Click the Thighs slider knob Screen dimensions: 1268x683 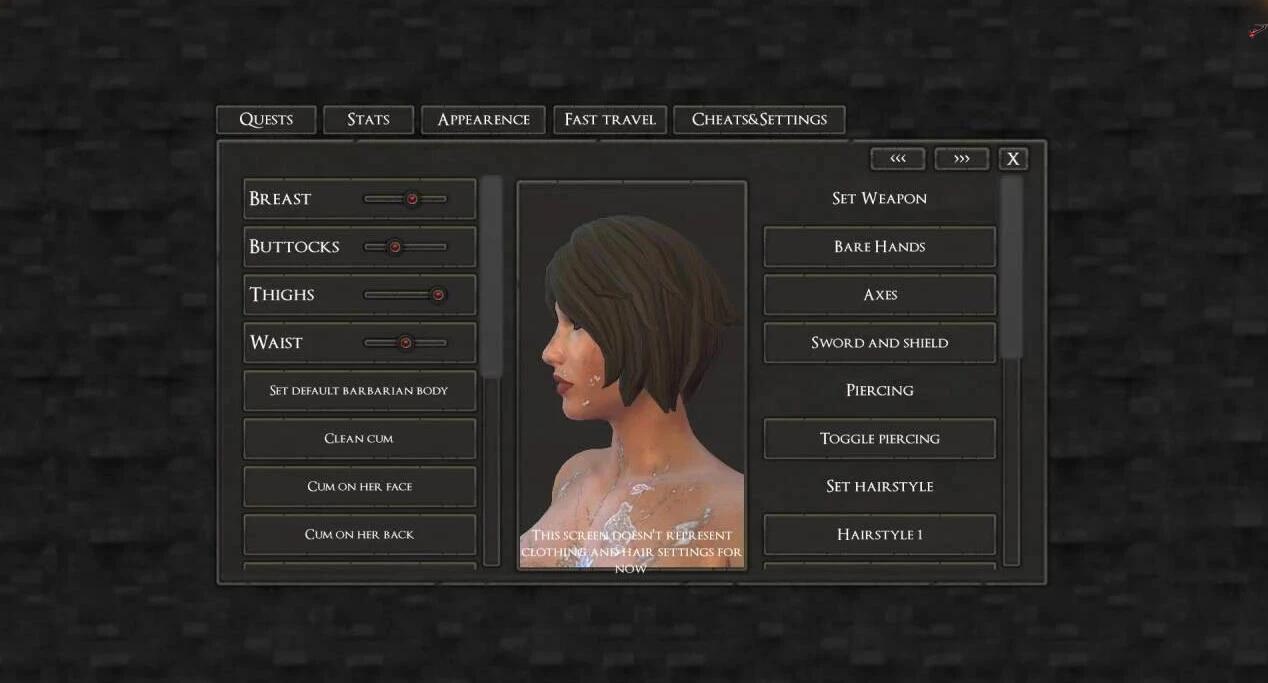coord(437,295)
